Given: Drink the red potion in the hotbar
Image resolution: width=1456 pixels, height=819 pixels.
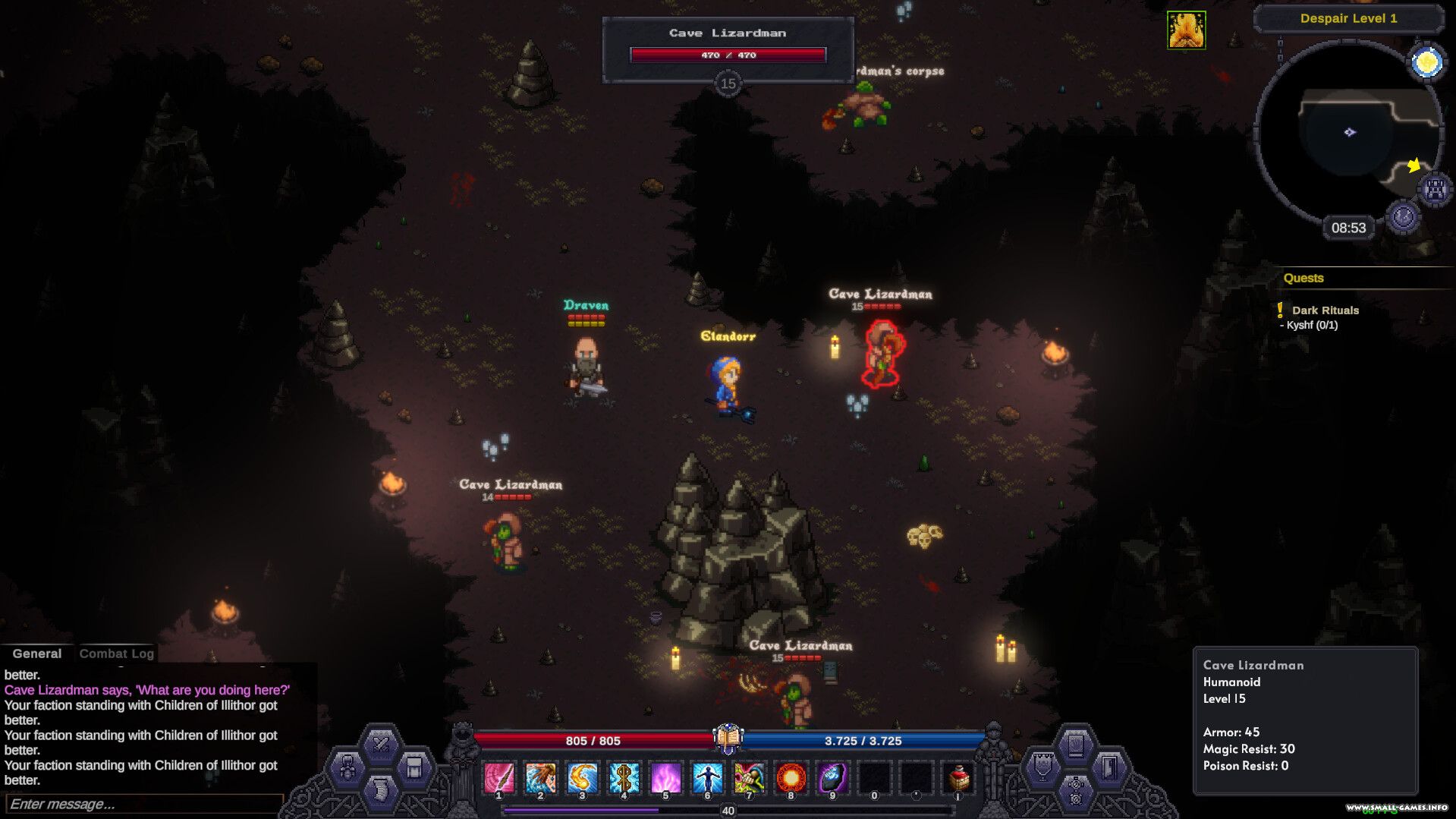Looking at the screenshot, I should pyautogui.click(x=958, y=777).
